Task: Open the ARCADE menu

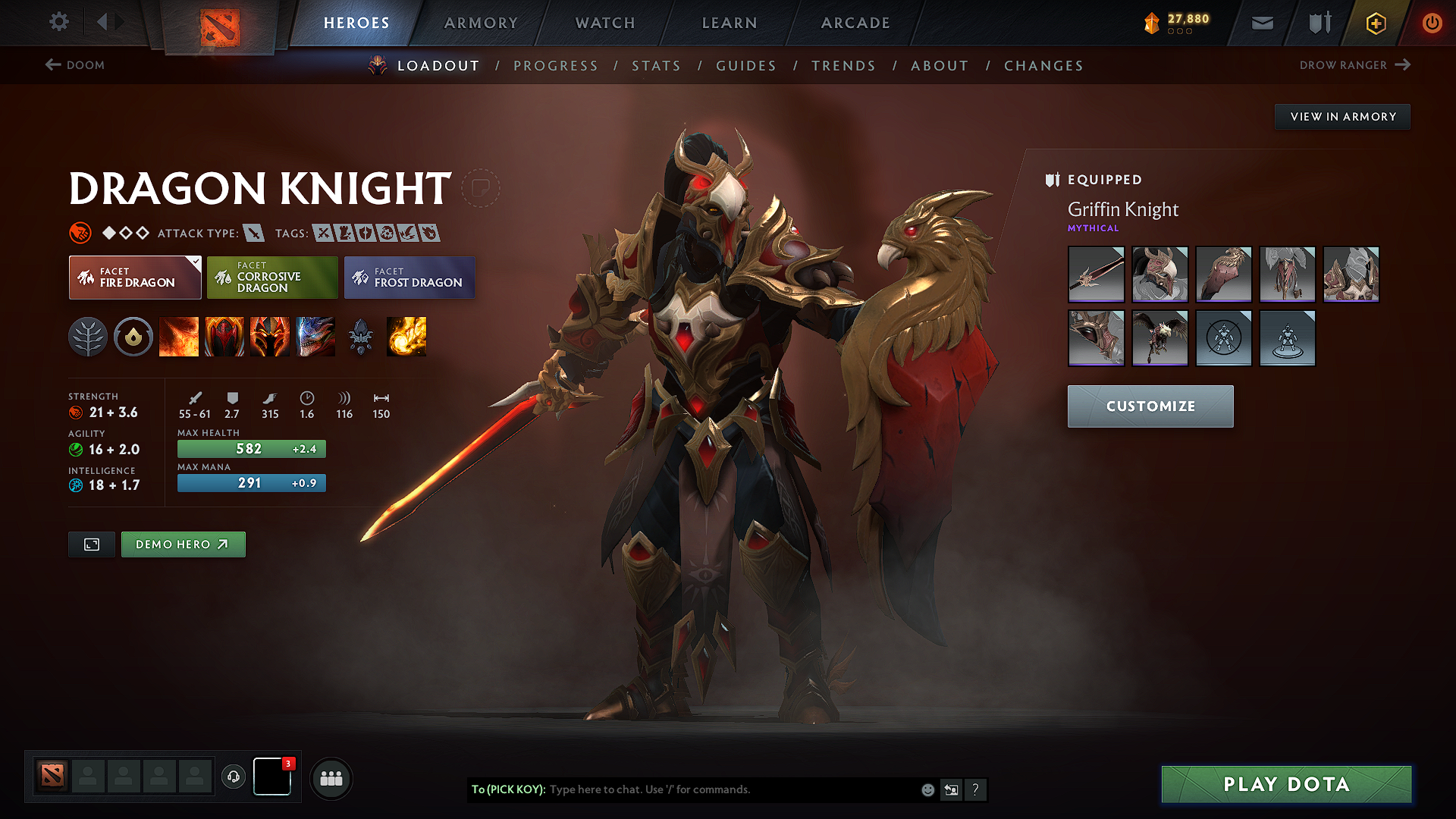Action: click(x=855, y=23)
